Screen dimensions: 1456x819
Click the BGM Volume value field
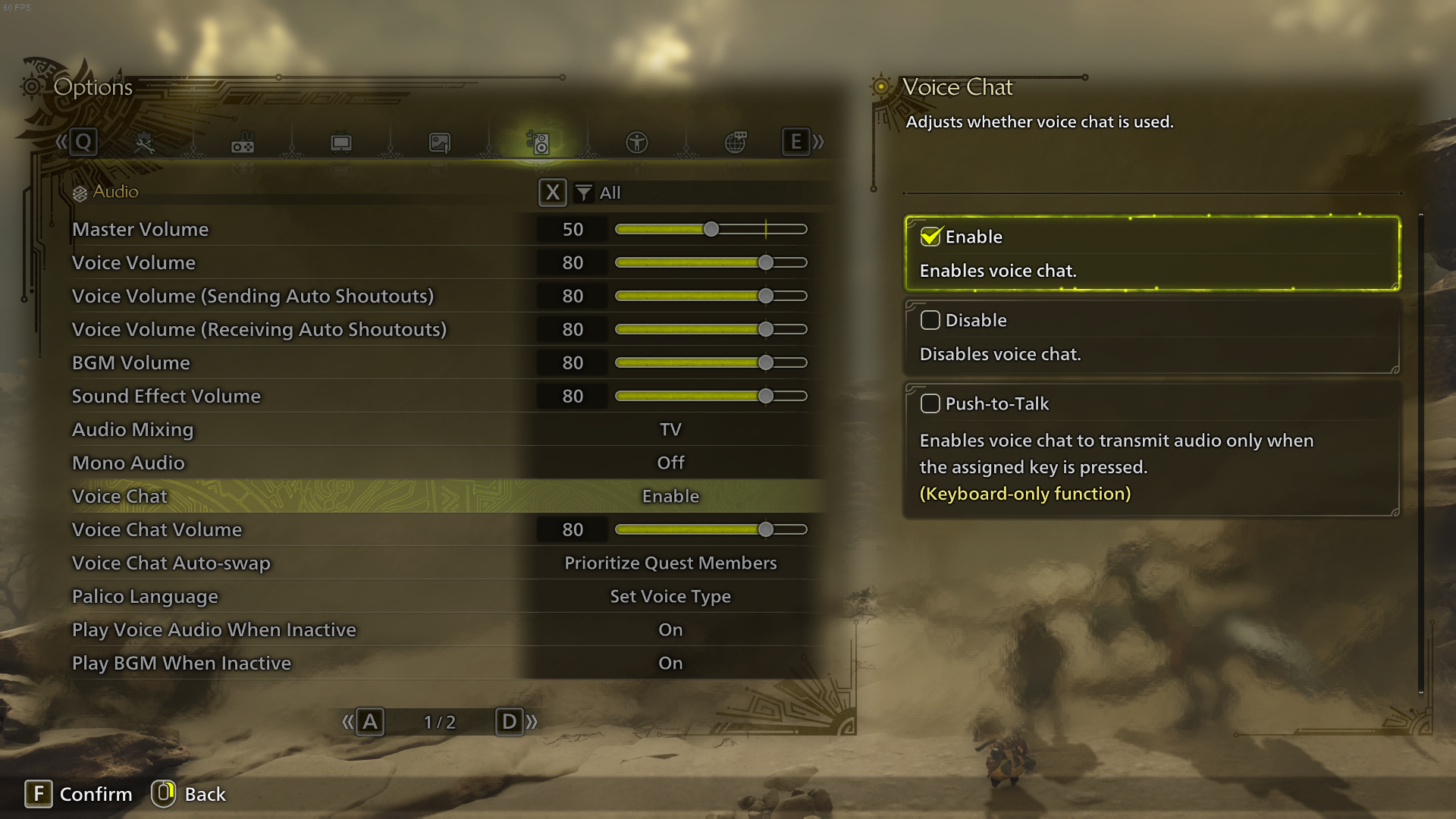click(573, 362)
